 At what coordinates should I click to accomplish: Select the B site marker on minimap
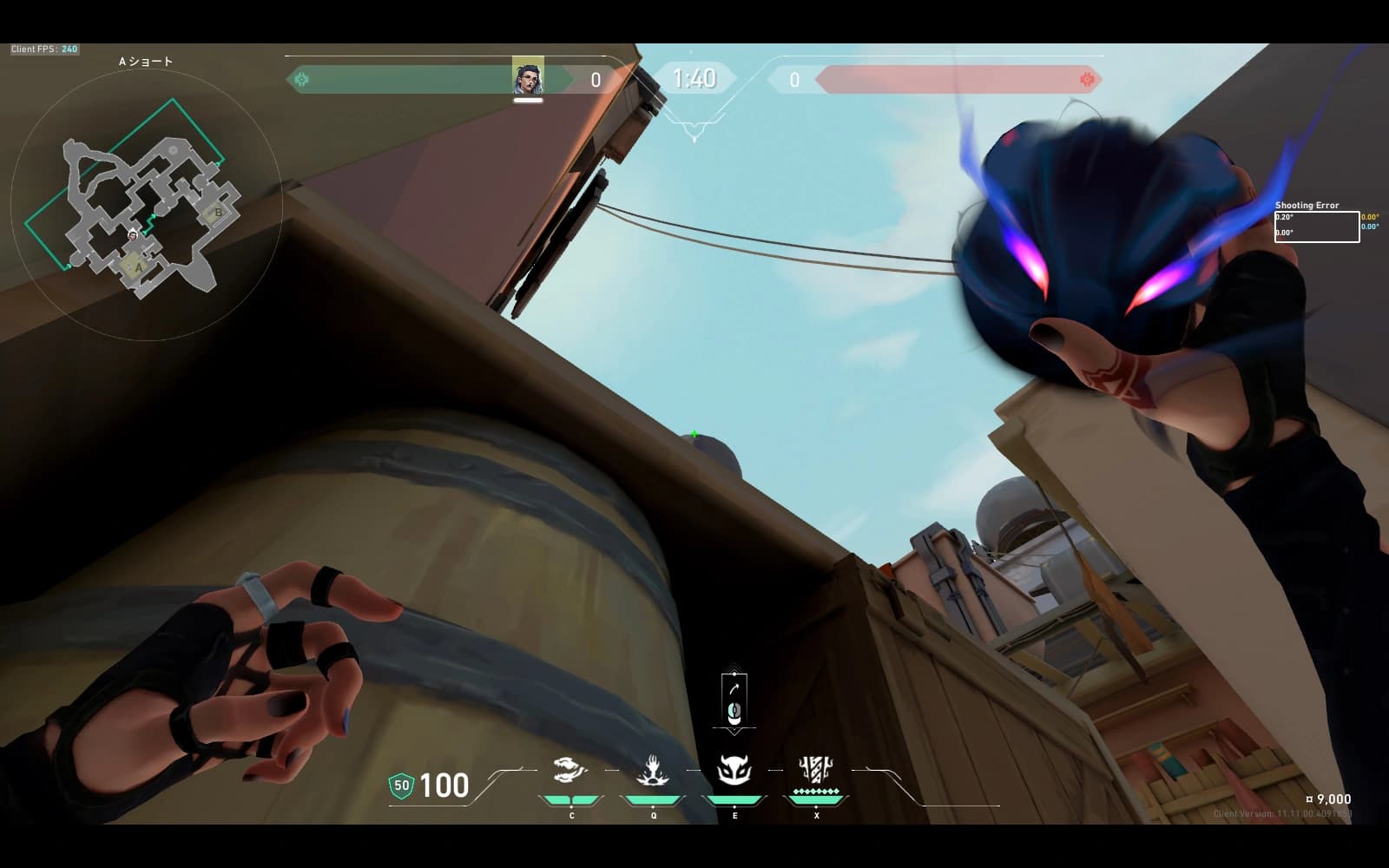coord(218,212)
